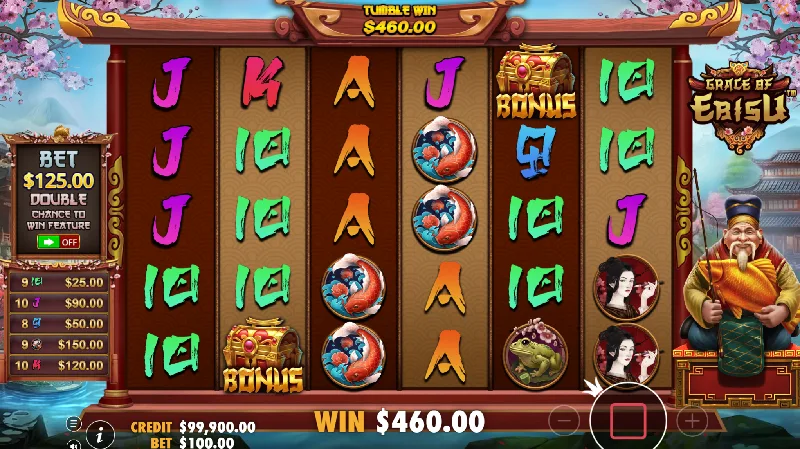Image resolution: width=800 pixels, height=449 pixels.
Task: Toggle the Double Chance feature switch
Action: tap(58, 241)
